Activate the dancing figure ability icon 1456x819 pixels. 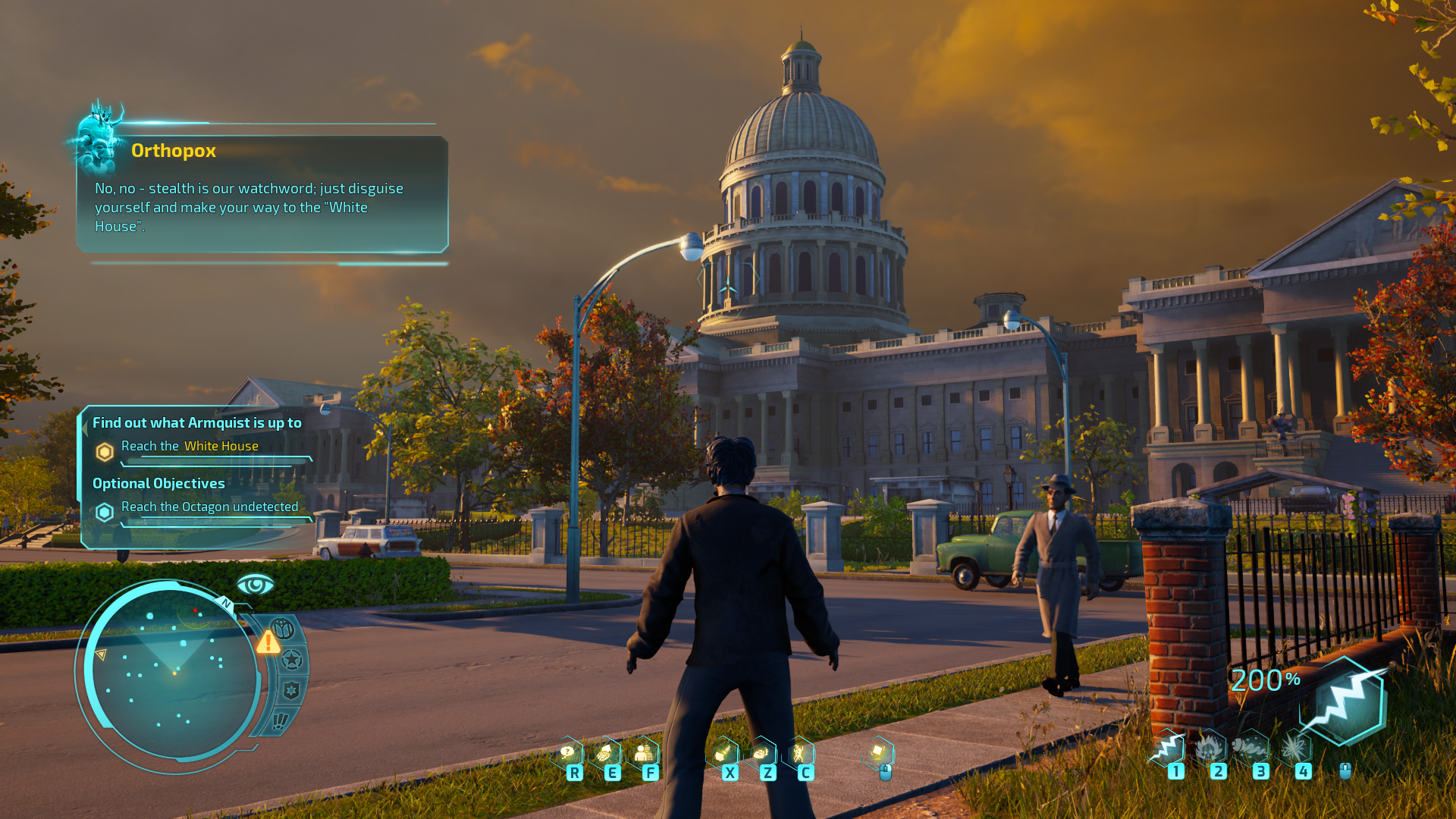click(x=799, y=752)
